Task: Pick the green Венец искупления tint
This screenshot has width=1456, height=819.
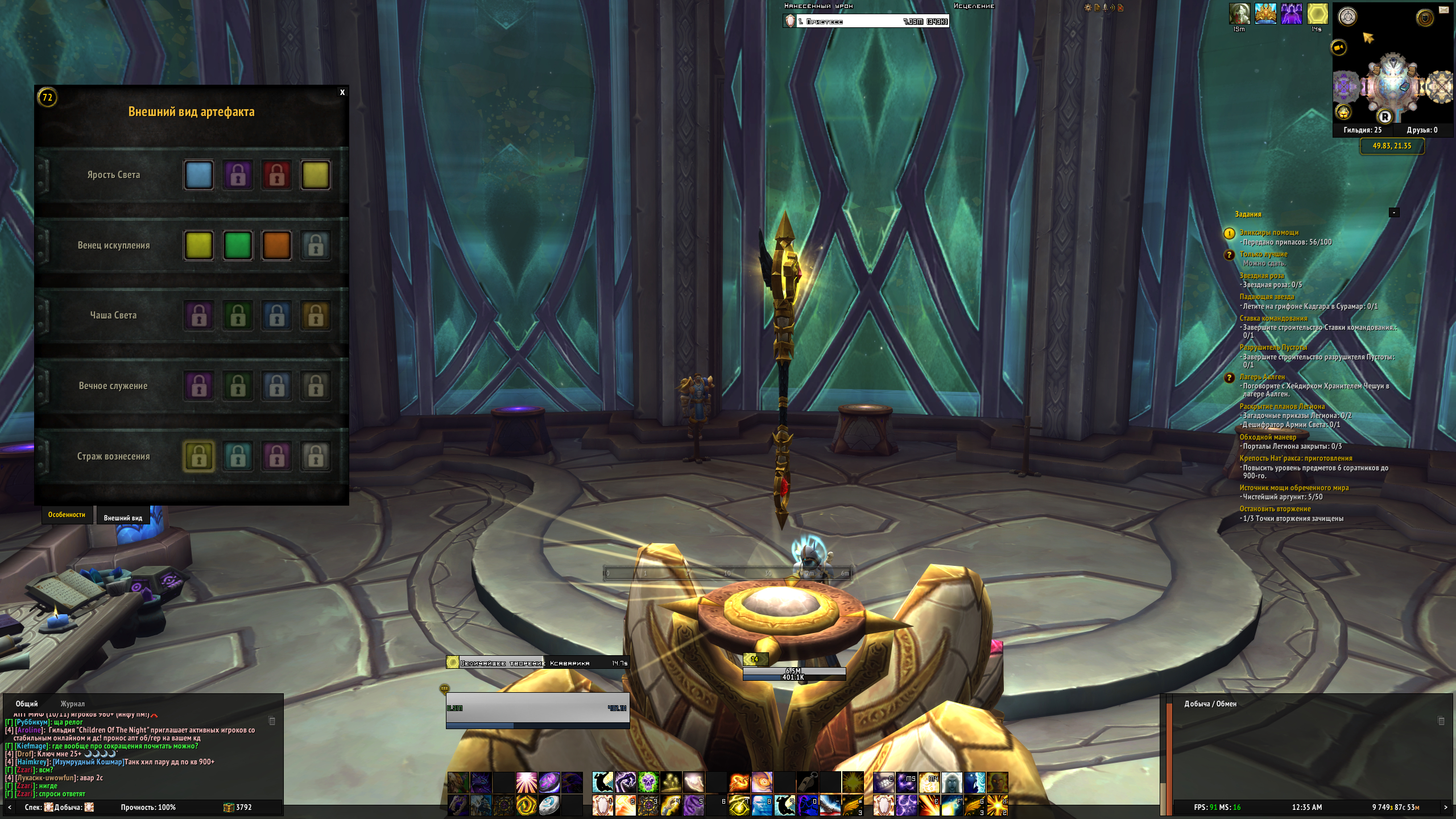Action: (238, 245)
